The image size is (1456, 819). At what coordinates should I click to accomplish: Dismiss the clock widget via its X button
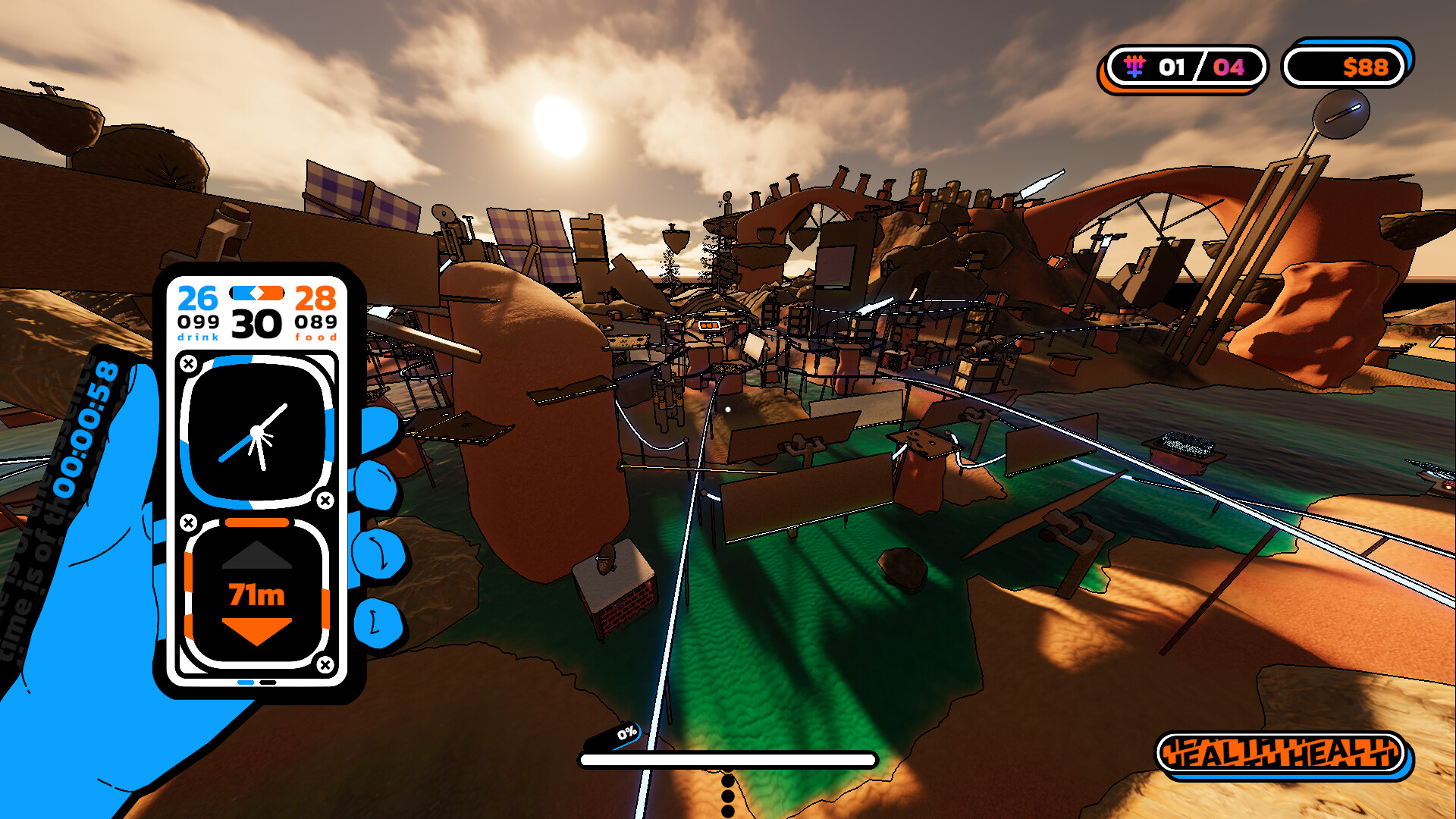tap(325, 499)
